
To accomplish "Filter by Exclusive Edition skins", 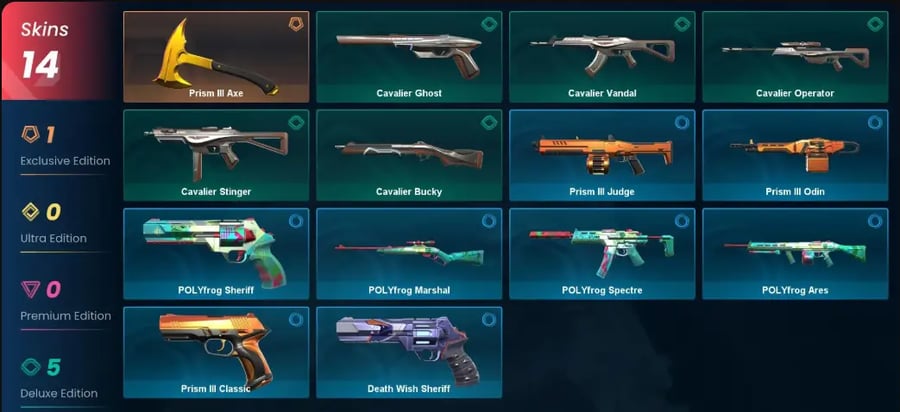I will tap(60, 146).
